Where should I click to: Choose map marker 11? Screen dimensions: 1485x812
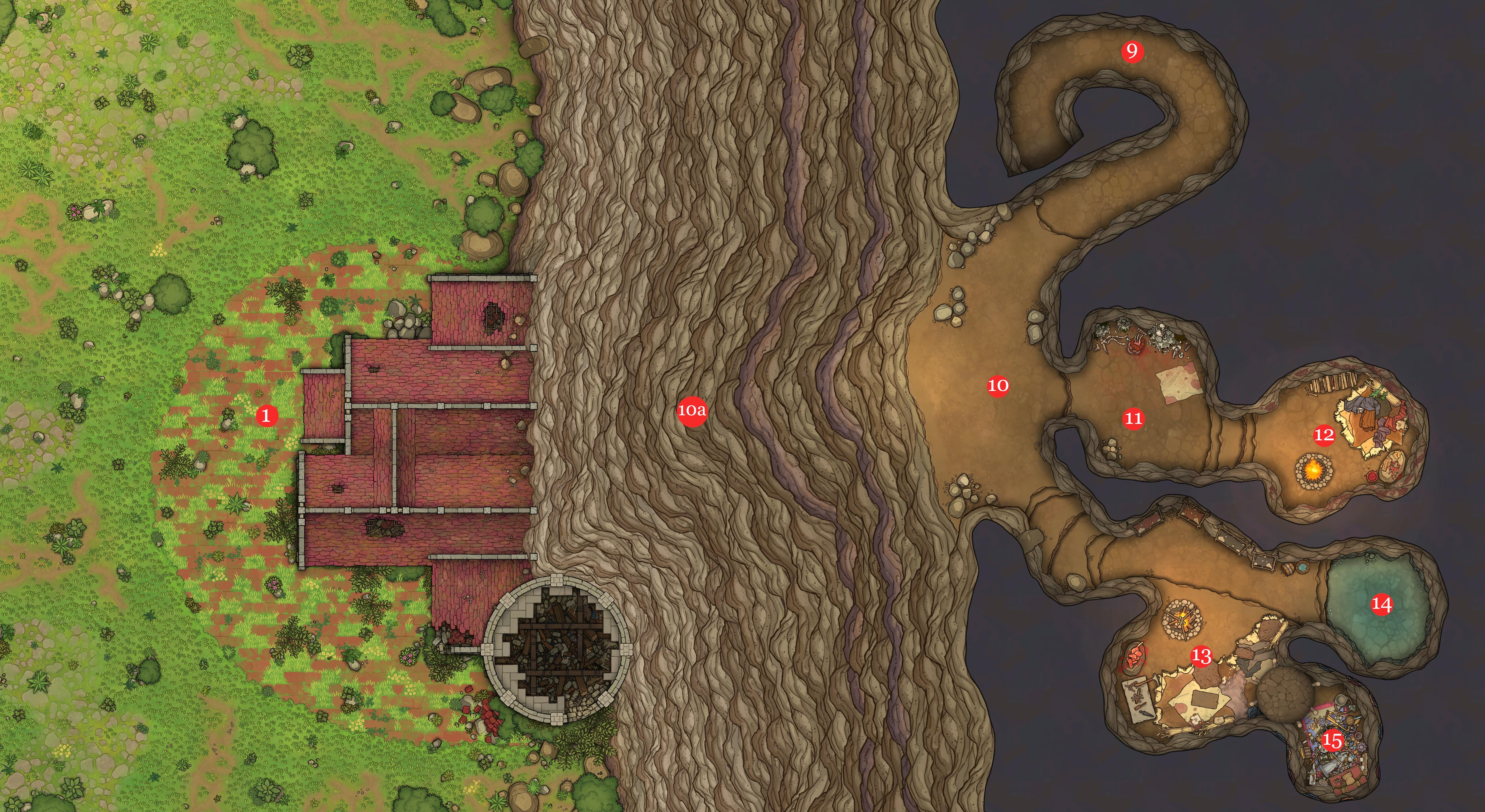click(x=1133, y=418)
